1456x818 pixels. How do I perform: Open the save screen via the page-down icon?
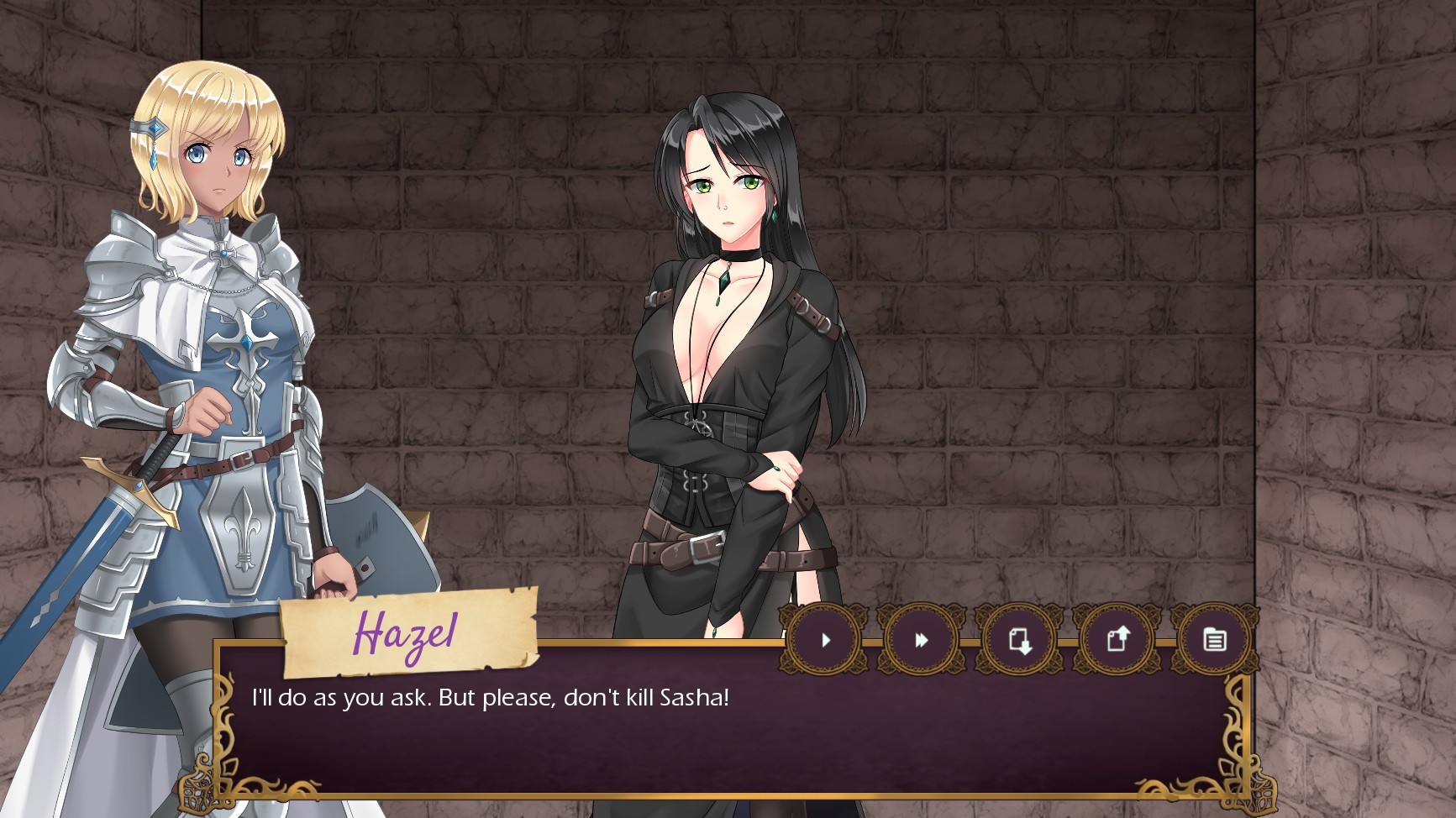point(1018,639)
